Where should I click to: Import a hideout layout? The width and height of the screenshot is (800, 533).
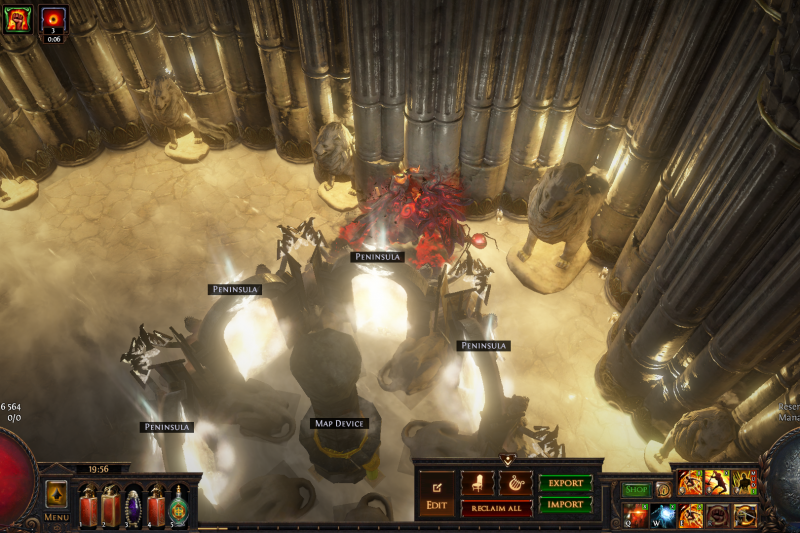pyautogui.click(x=565, y=505)
